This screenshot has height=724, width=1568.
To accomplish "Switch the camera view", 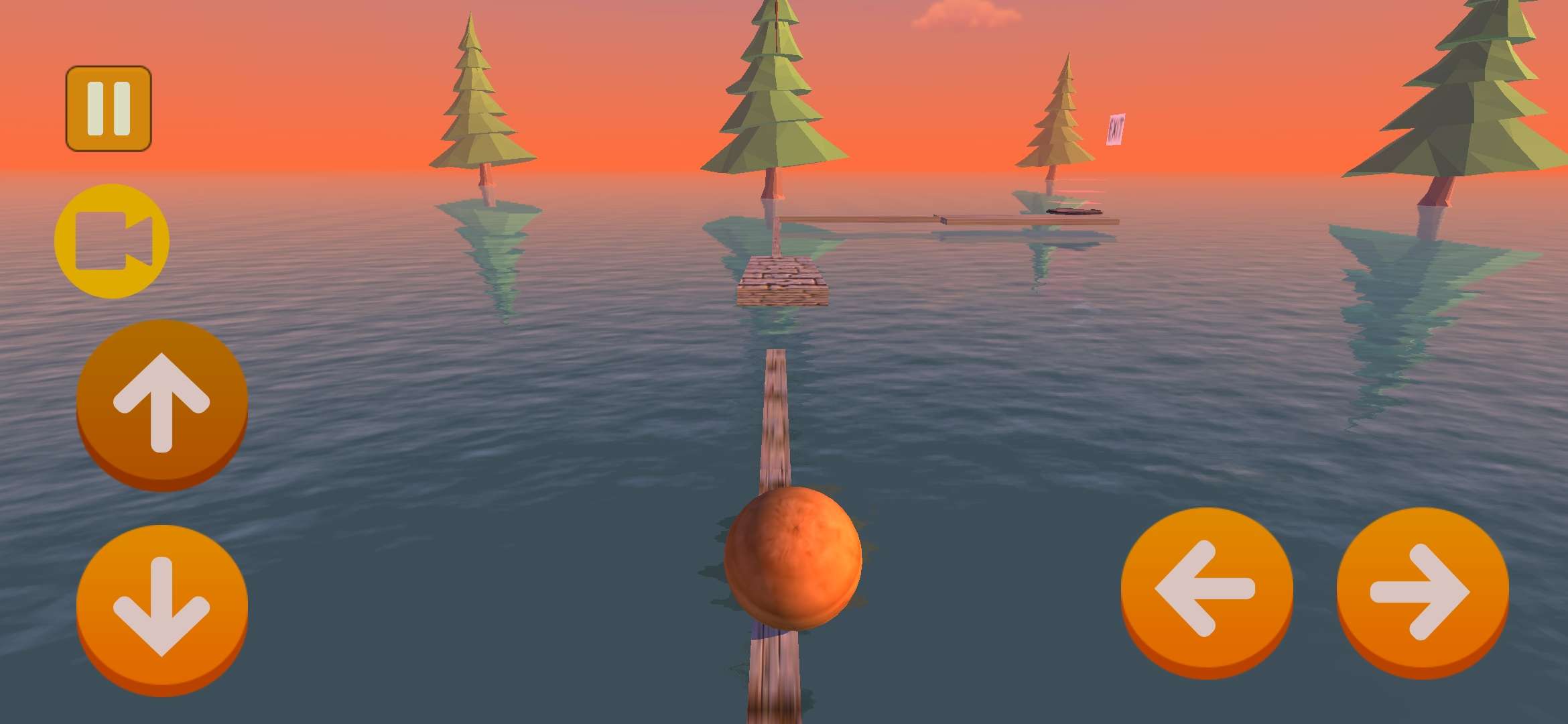I will pos(112,241).
